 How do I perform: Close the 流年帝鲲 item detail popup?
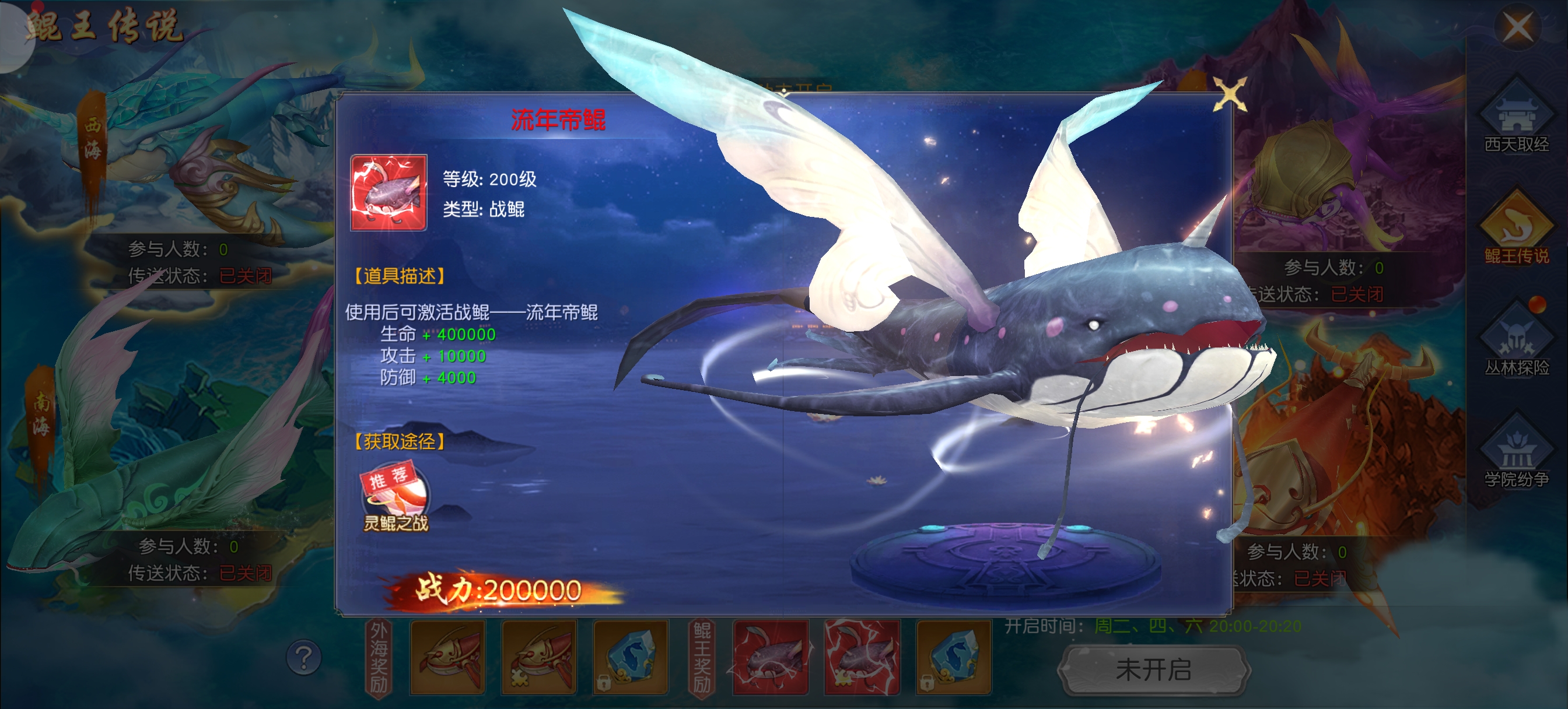point(1229,95)
